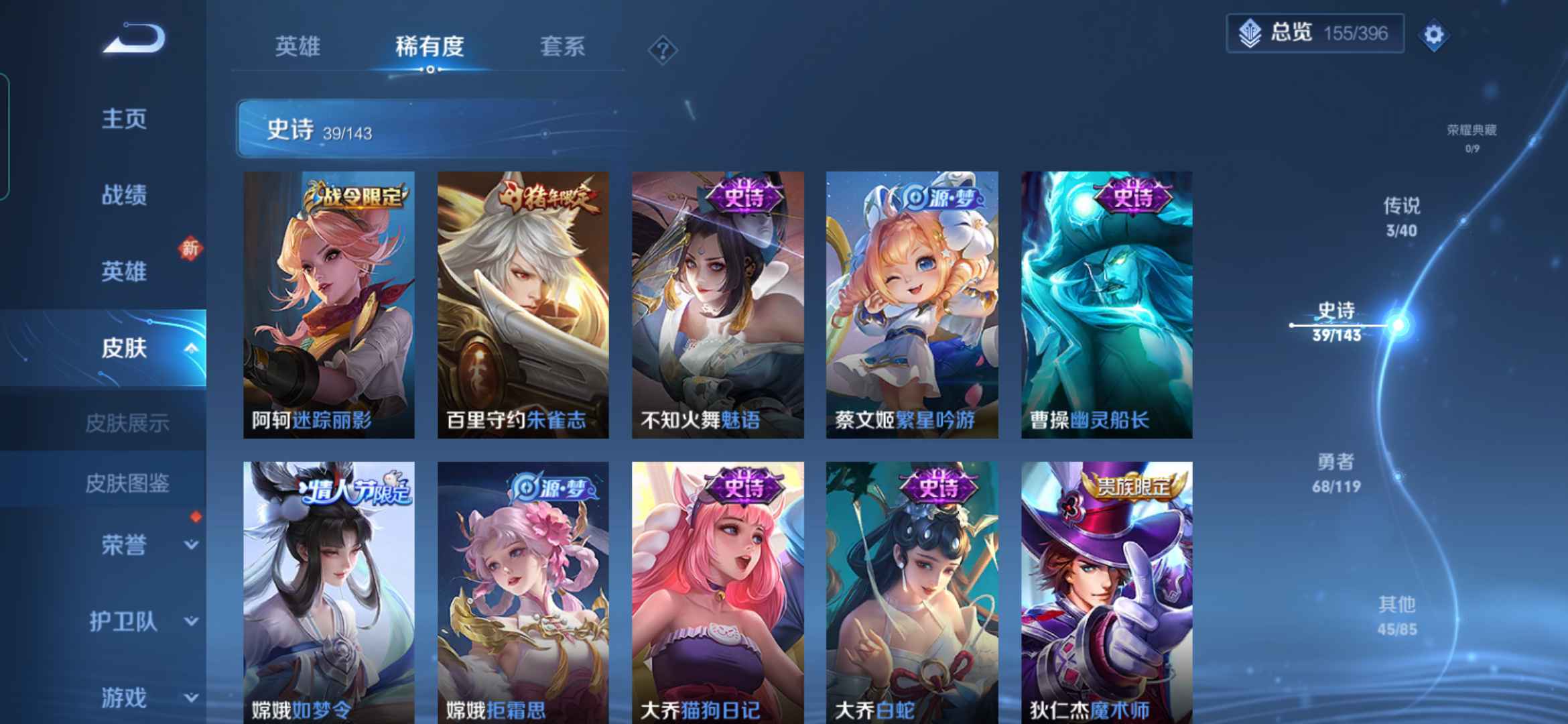
Task: Switch to the 套系 tab
Action: [563, 47]
